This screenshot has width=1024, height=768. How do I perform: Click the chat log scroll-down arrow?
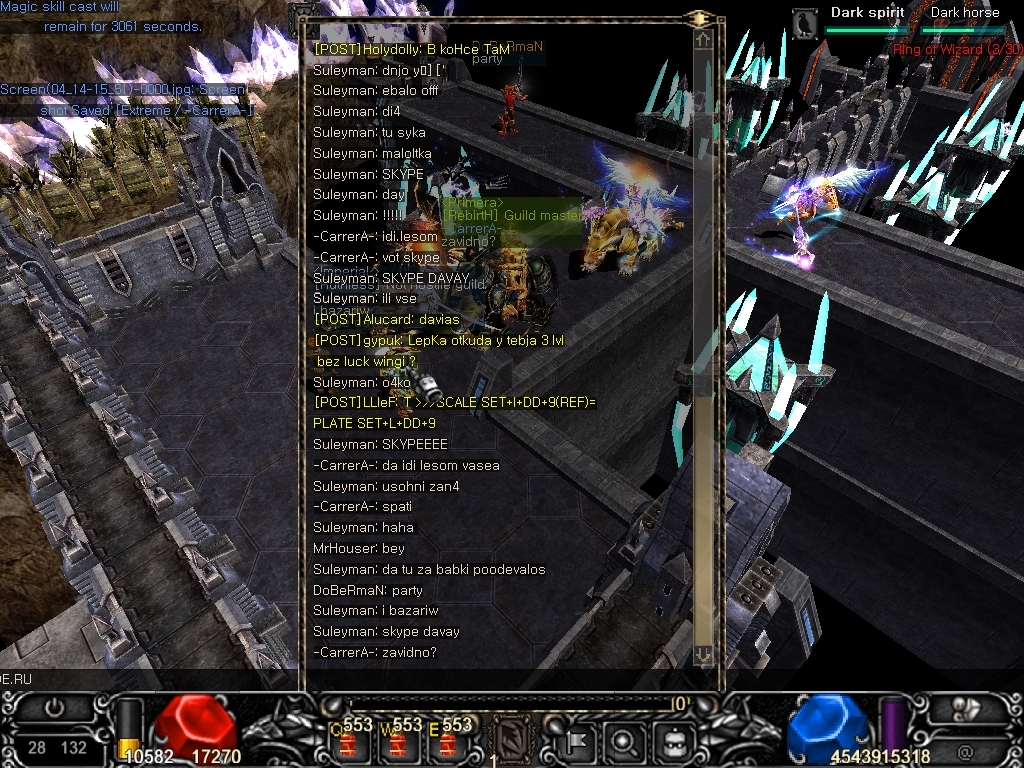(x=703, y=653)
